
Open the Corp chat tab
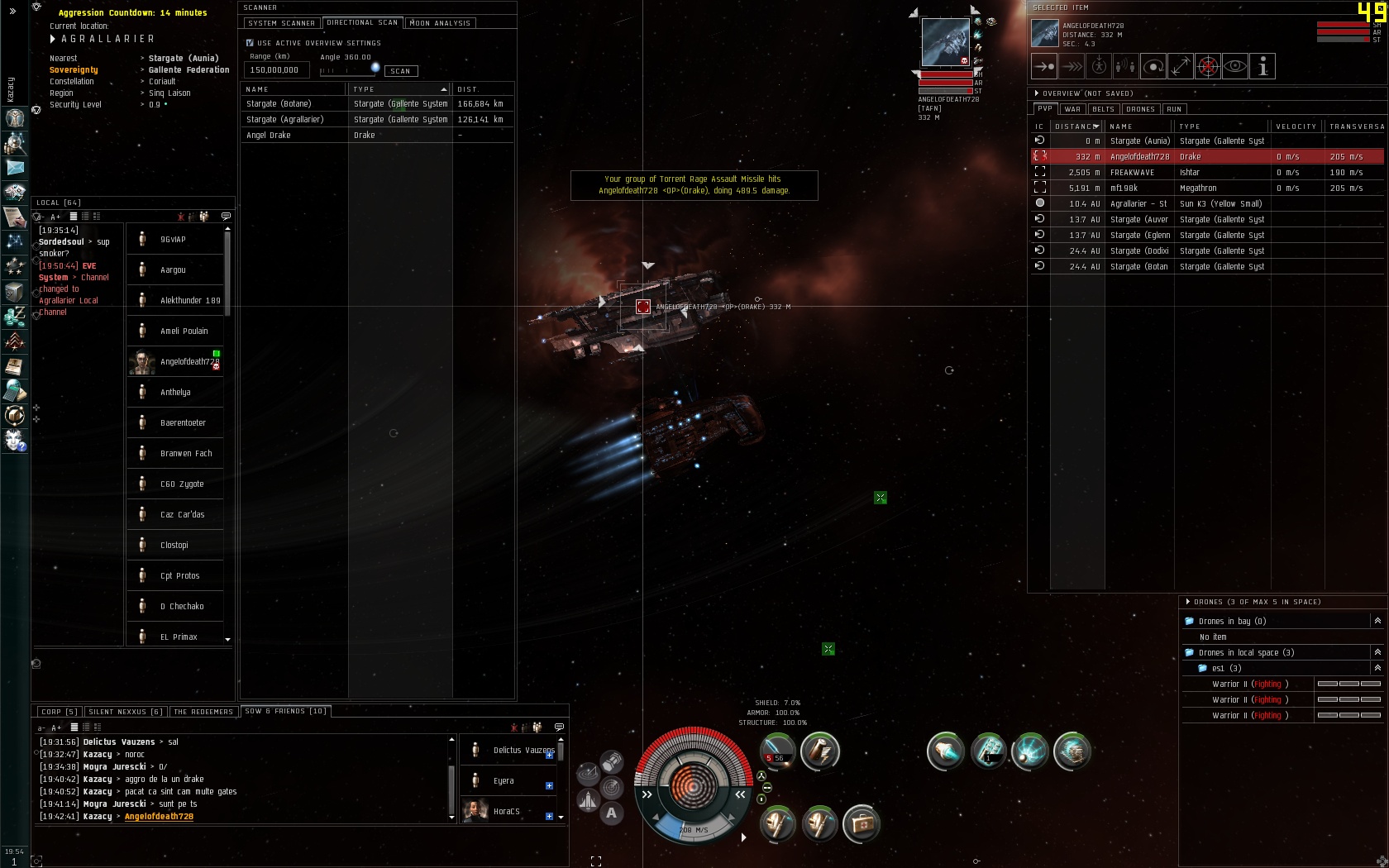tap(57, 712)
